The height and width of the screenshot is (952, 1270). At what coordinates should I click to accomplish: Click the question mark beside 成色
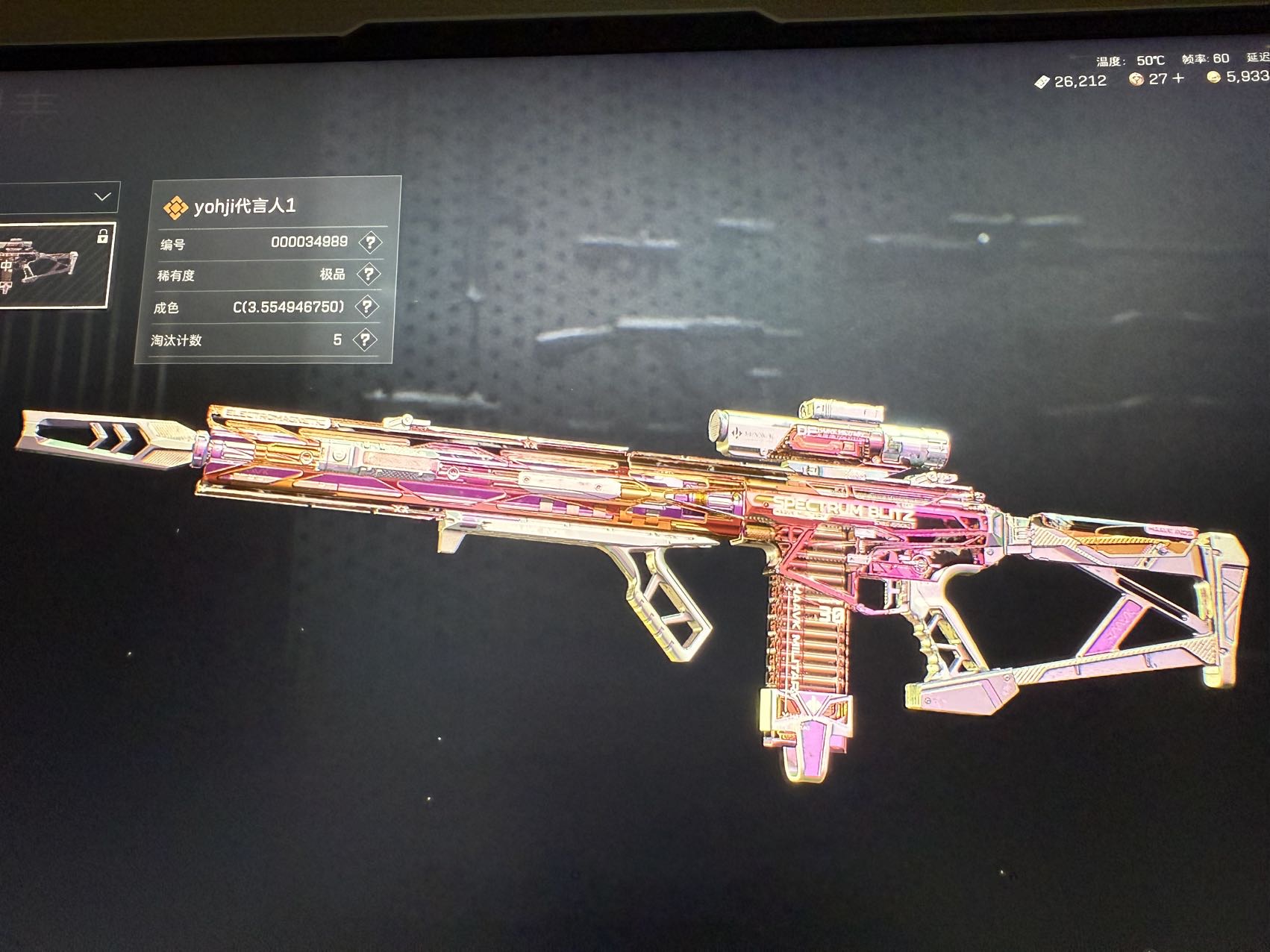click(x=366, y=307)
